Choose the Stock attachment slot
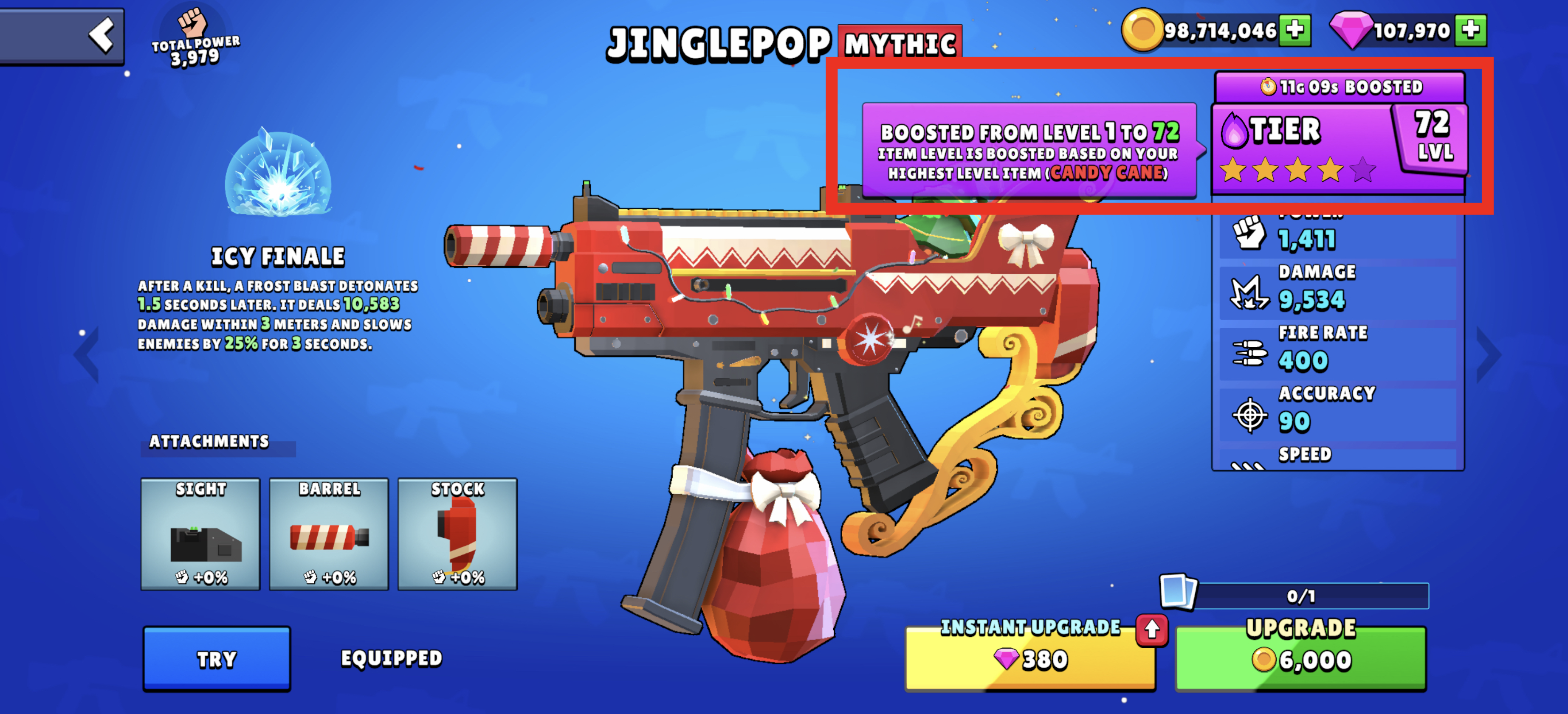Viewport: 1568px width, 714px height. coord(457,533)
